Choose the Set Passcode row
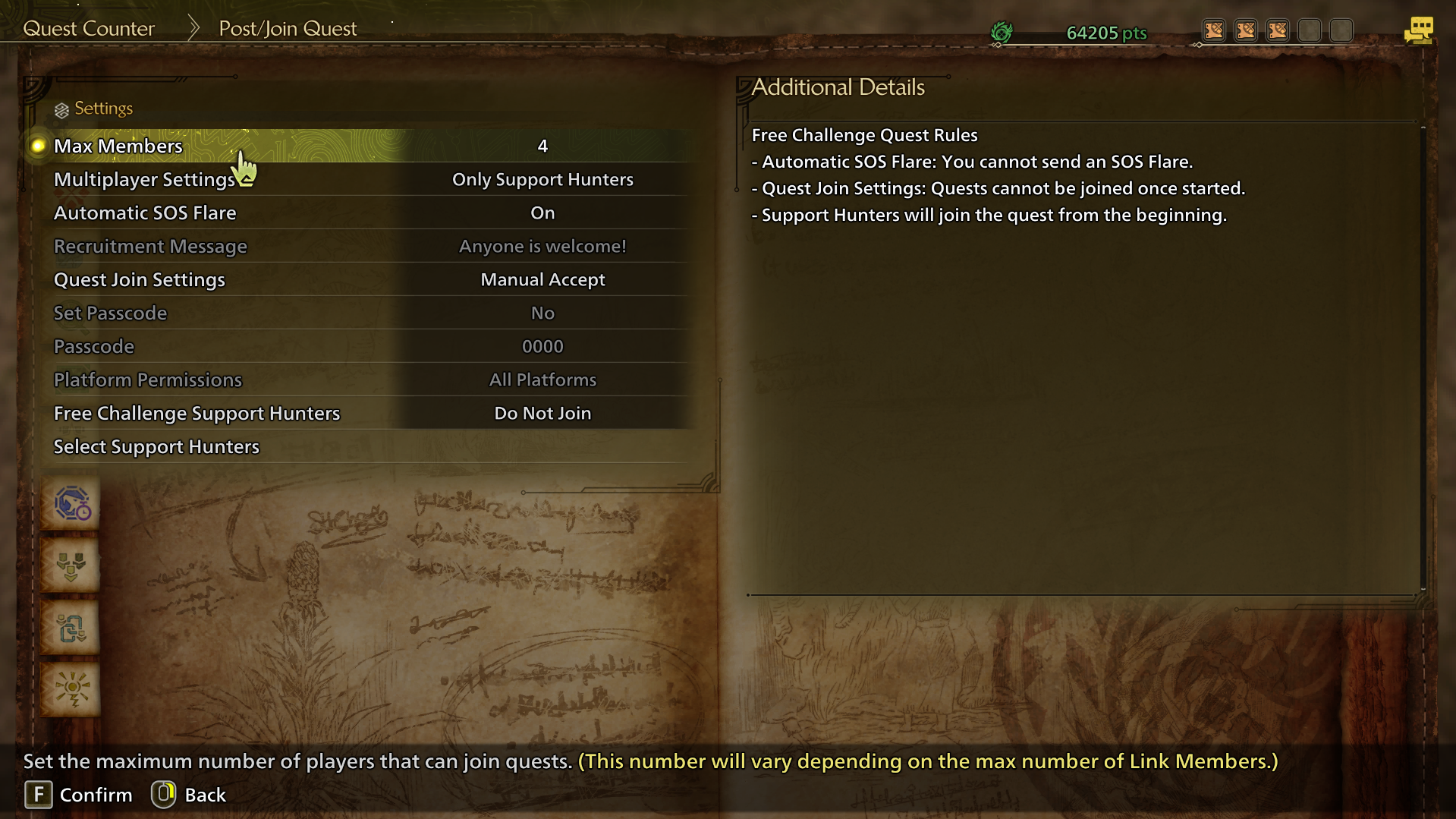This screenshot has height=819, width=1456. coord(364,313)
